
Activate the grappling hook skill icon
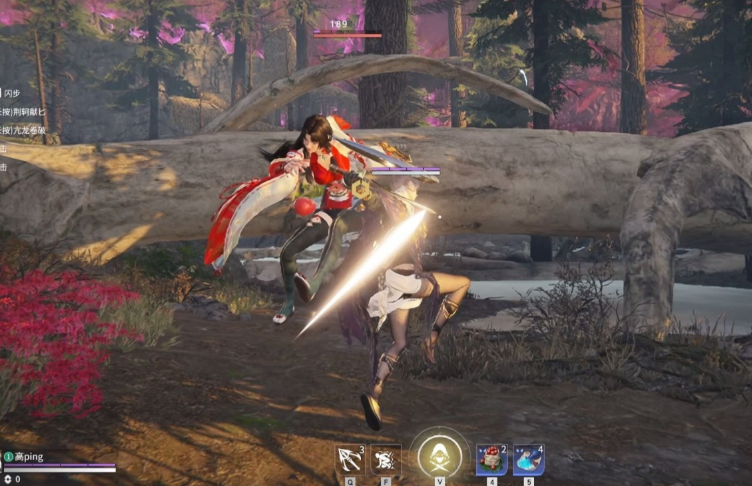[350, 459]
